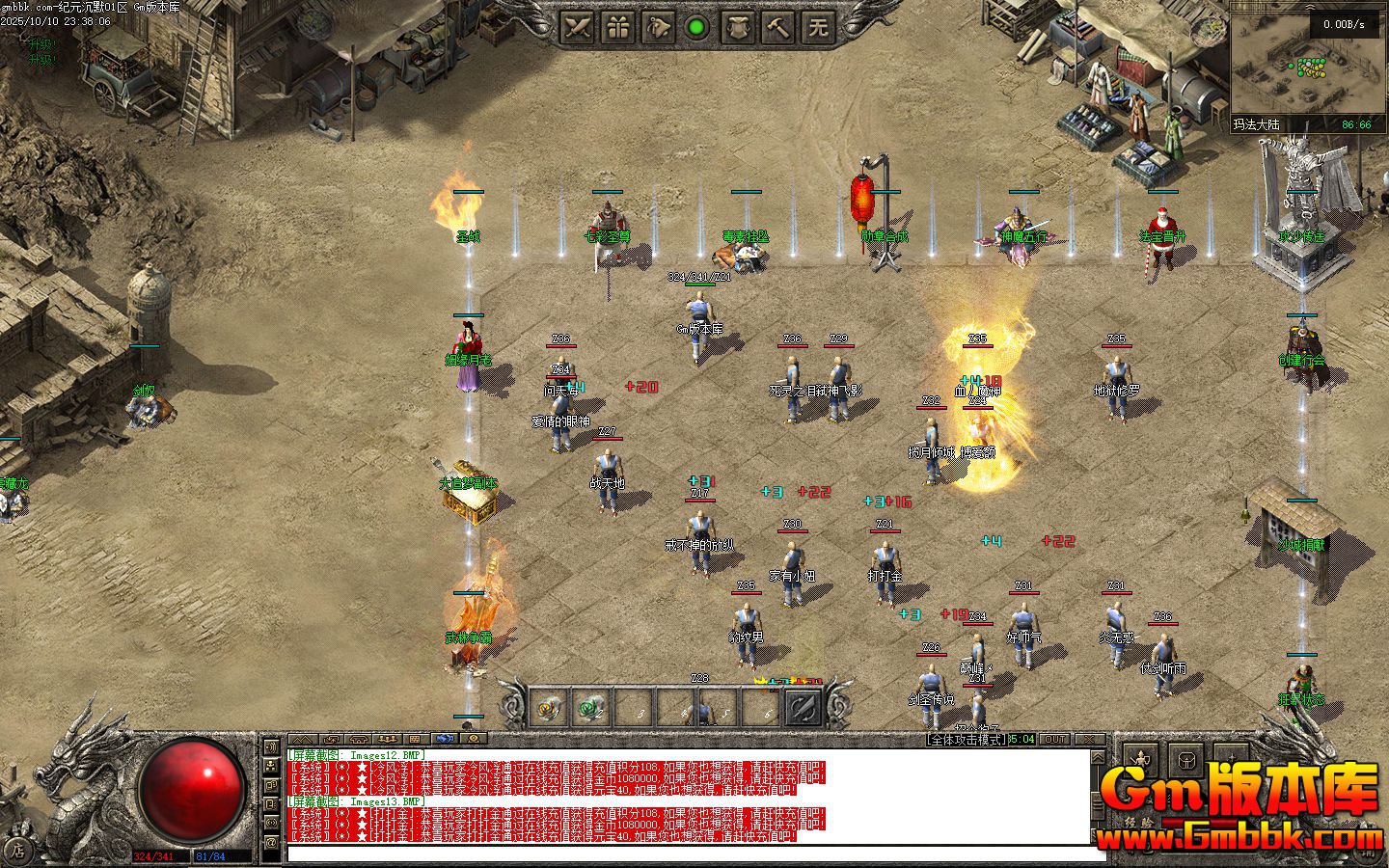
Task: Click the @ icon left of chat
Action: click(x=271, y=842)
